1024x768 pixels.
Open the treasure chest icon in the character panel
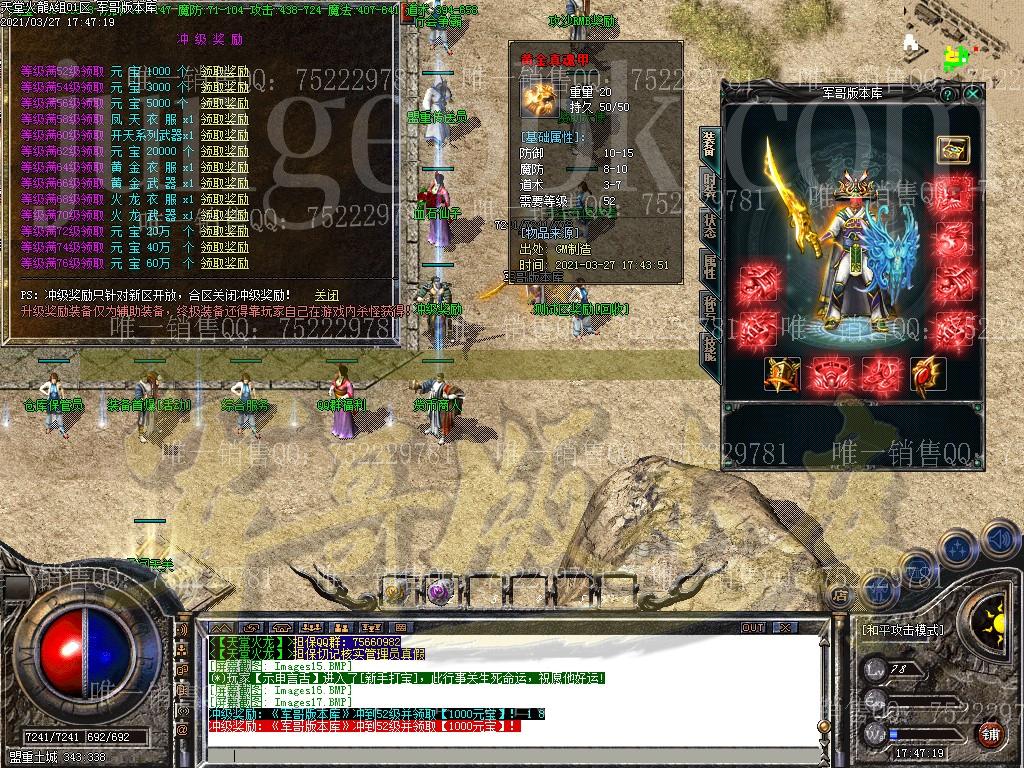click(952, 148)
